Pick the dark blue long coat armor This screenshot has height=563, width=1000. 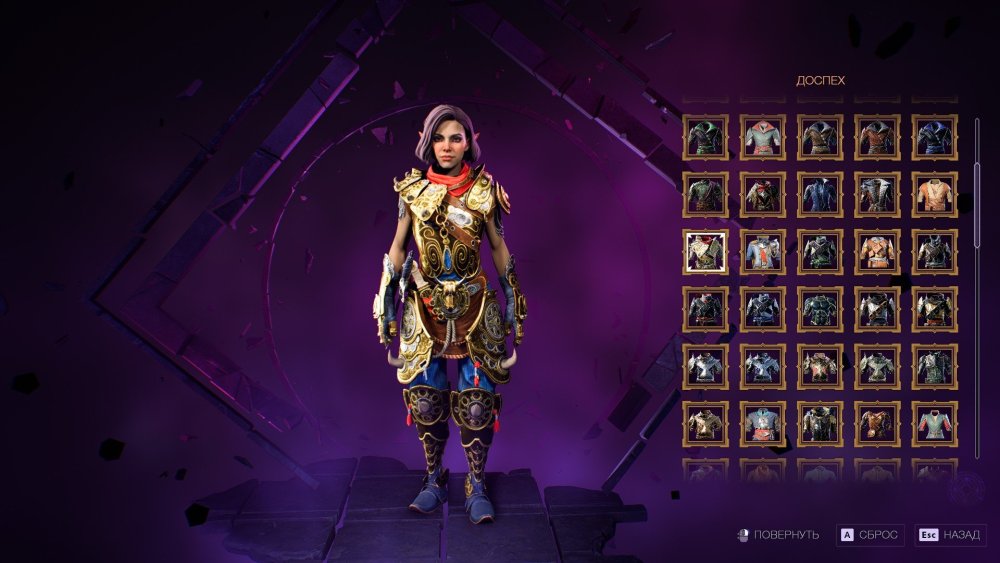(x=820, y=195)
